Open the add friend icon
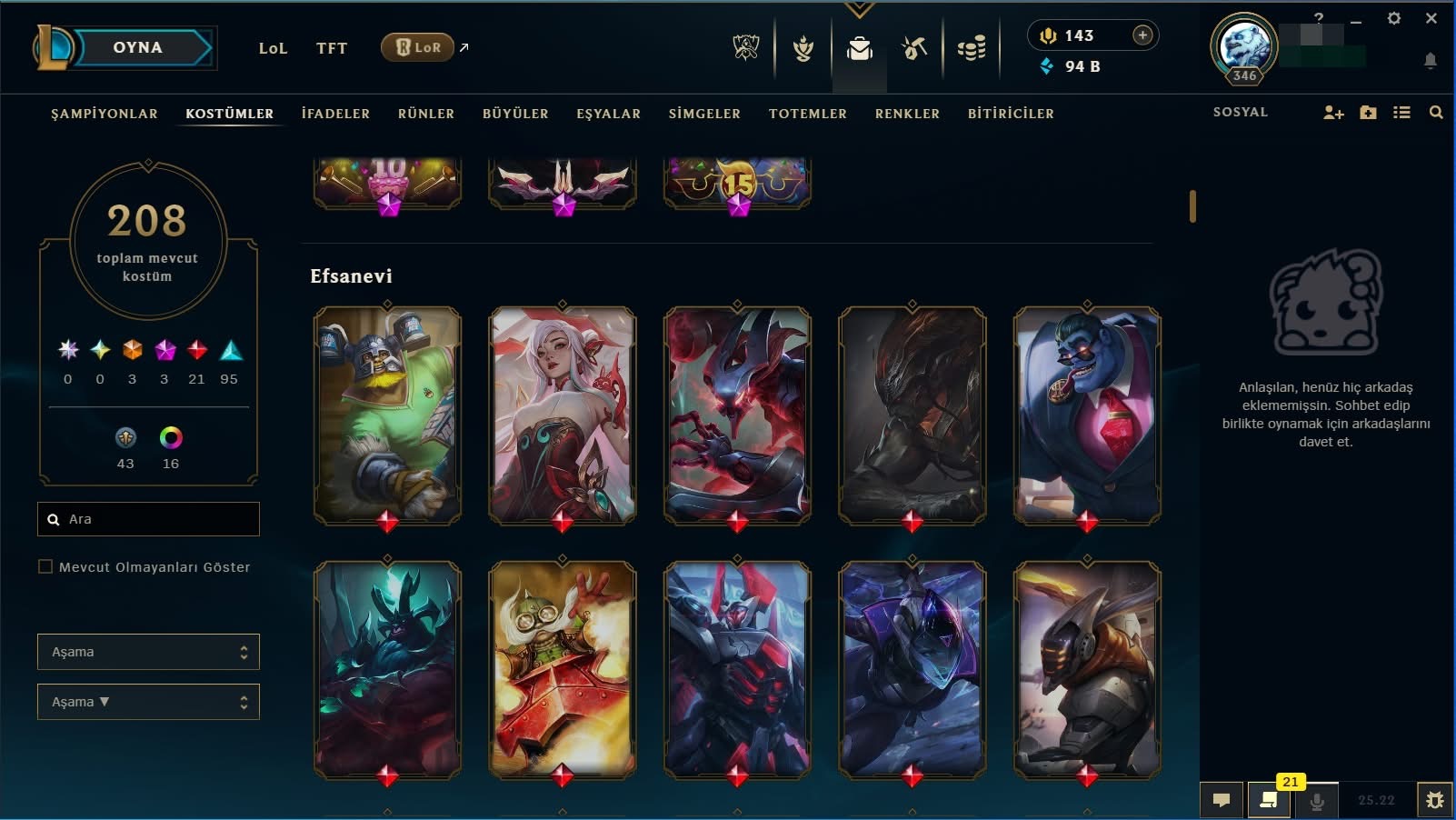 click(1333, 113)
